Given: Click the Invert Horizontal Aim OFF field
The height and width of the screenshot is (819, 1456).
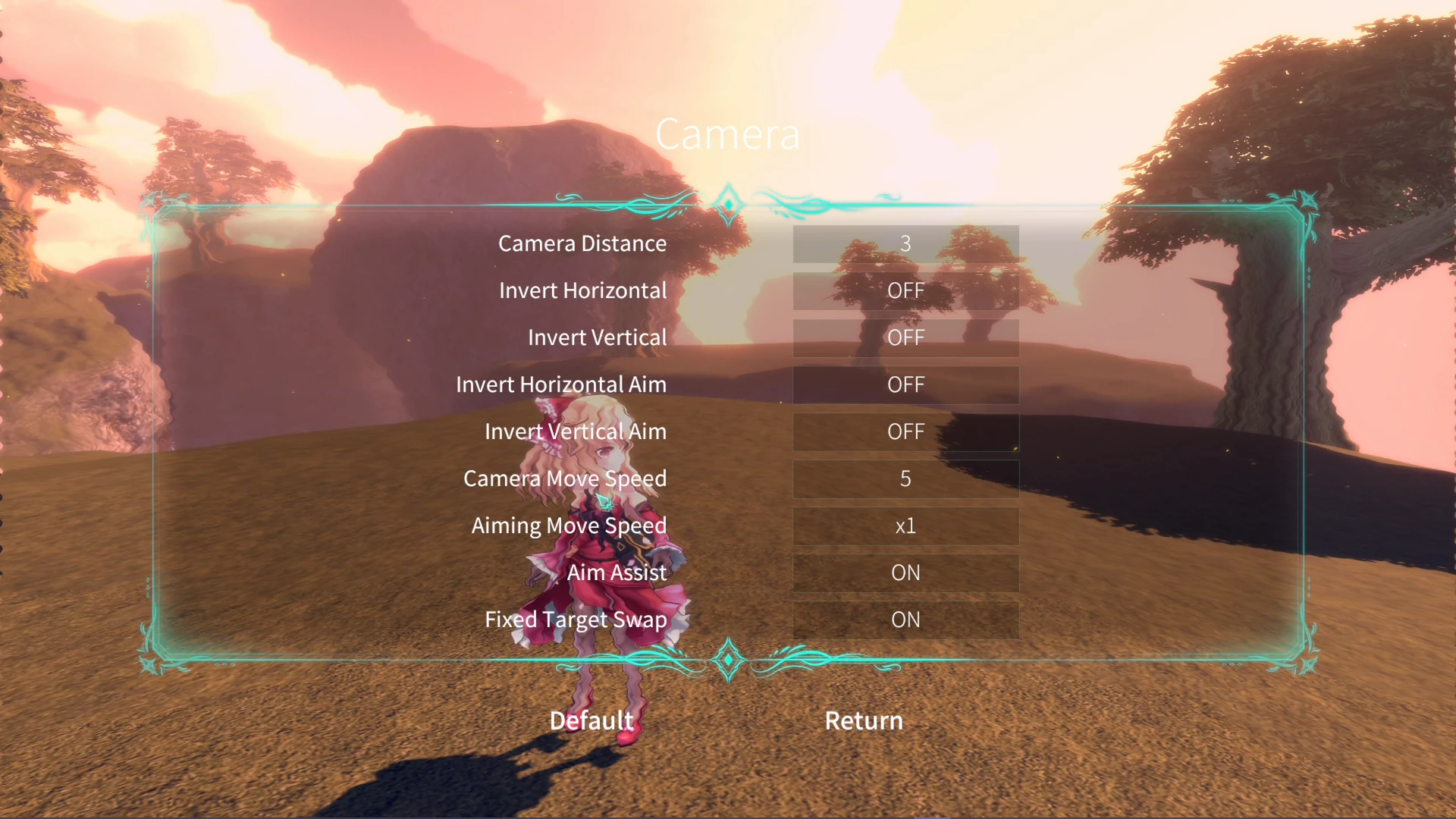Looking at the screenshot, I should [905, 384].
